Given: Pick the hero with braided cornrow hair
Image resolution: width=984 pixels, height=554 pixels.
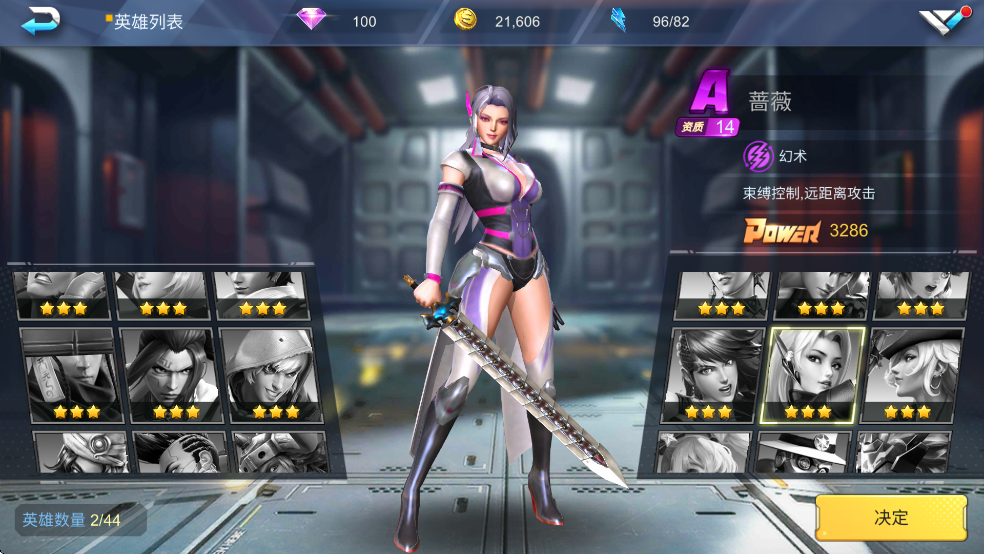Looking at the screenshot, I should pos(181,452).
